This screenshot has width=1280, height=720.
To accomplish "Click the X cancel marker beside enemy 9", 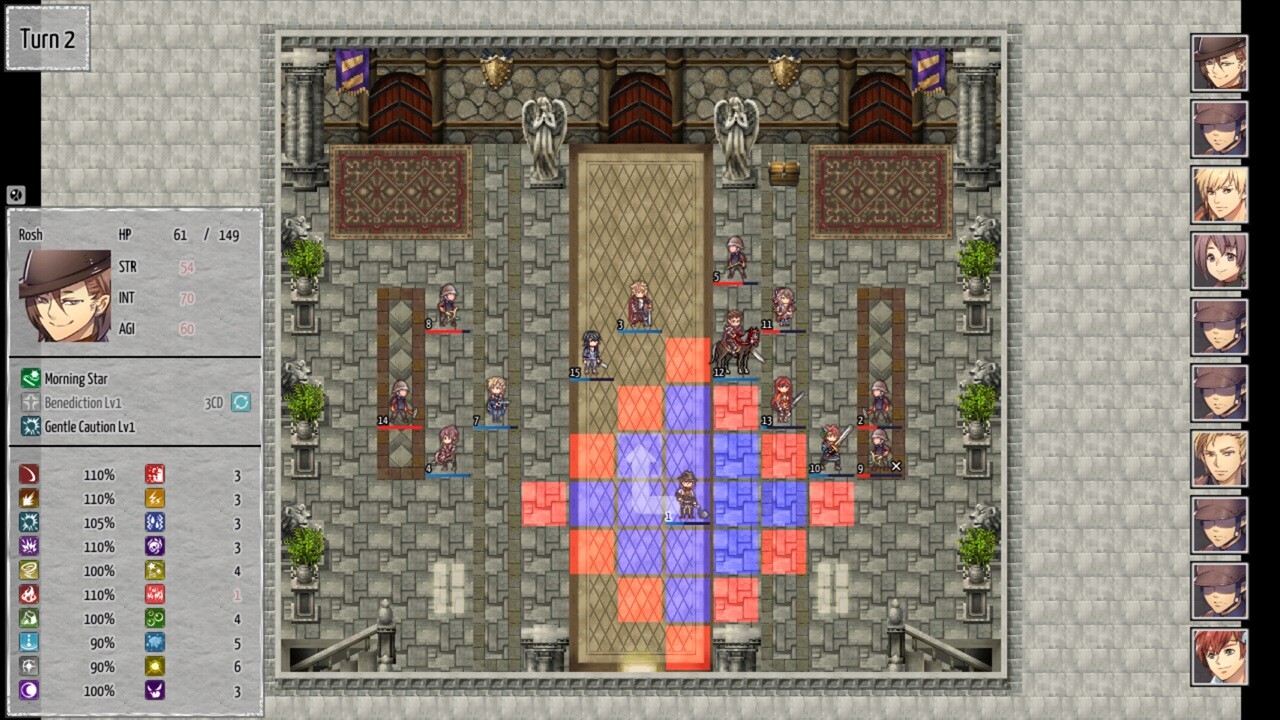I will point(895,466).
